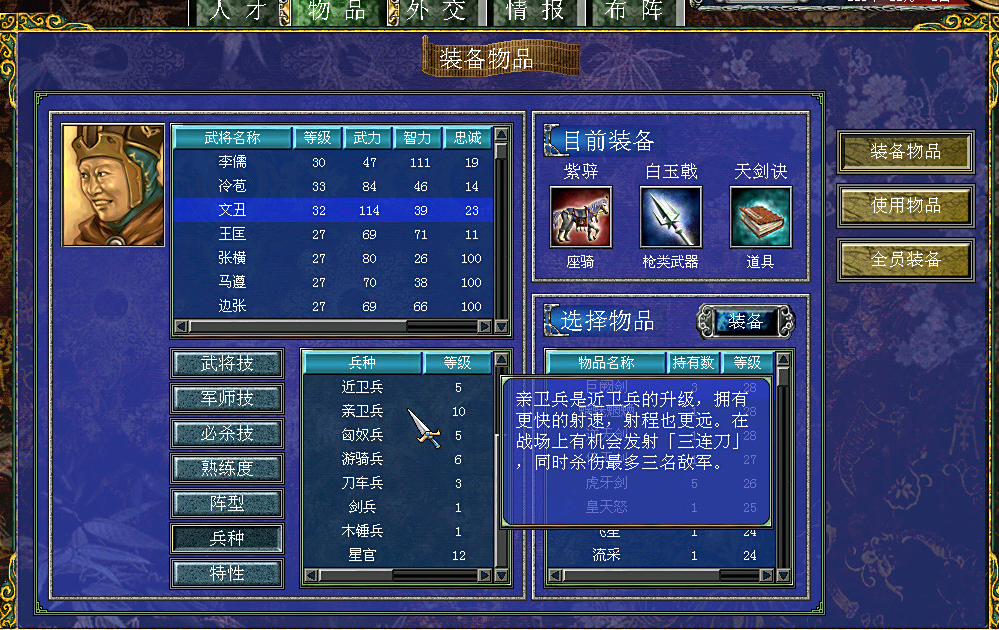Click the 装备 equip button
This screenshot has height=630, width=999.
pos(745,321)
